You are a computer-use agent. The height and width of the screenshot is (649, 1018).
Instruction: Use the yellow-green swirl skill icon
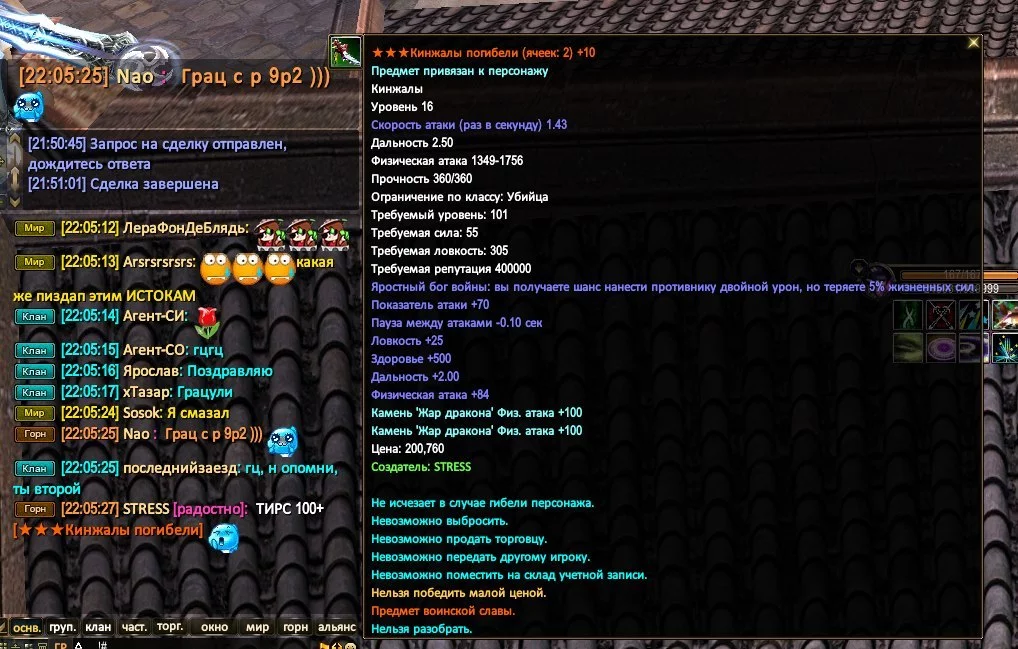908,348
